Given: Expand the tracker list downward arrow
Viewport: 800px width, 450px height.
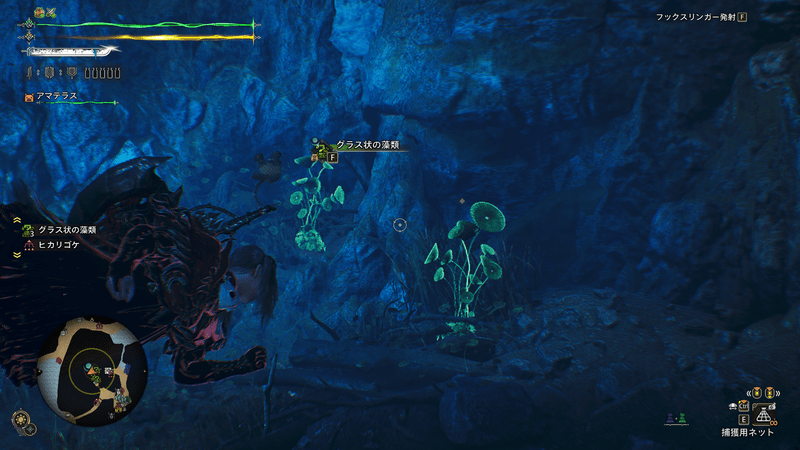Looking at the screenshot, I should [x=17, y=255].
